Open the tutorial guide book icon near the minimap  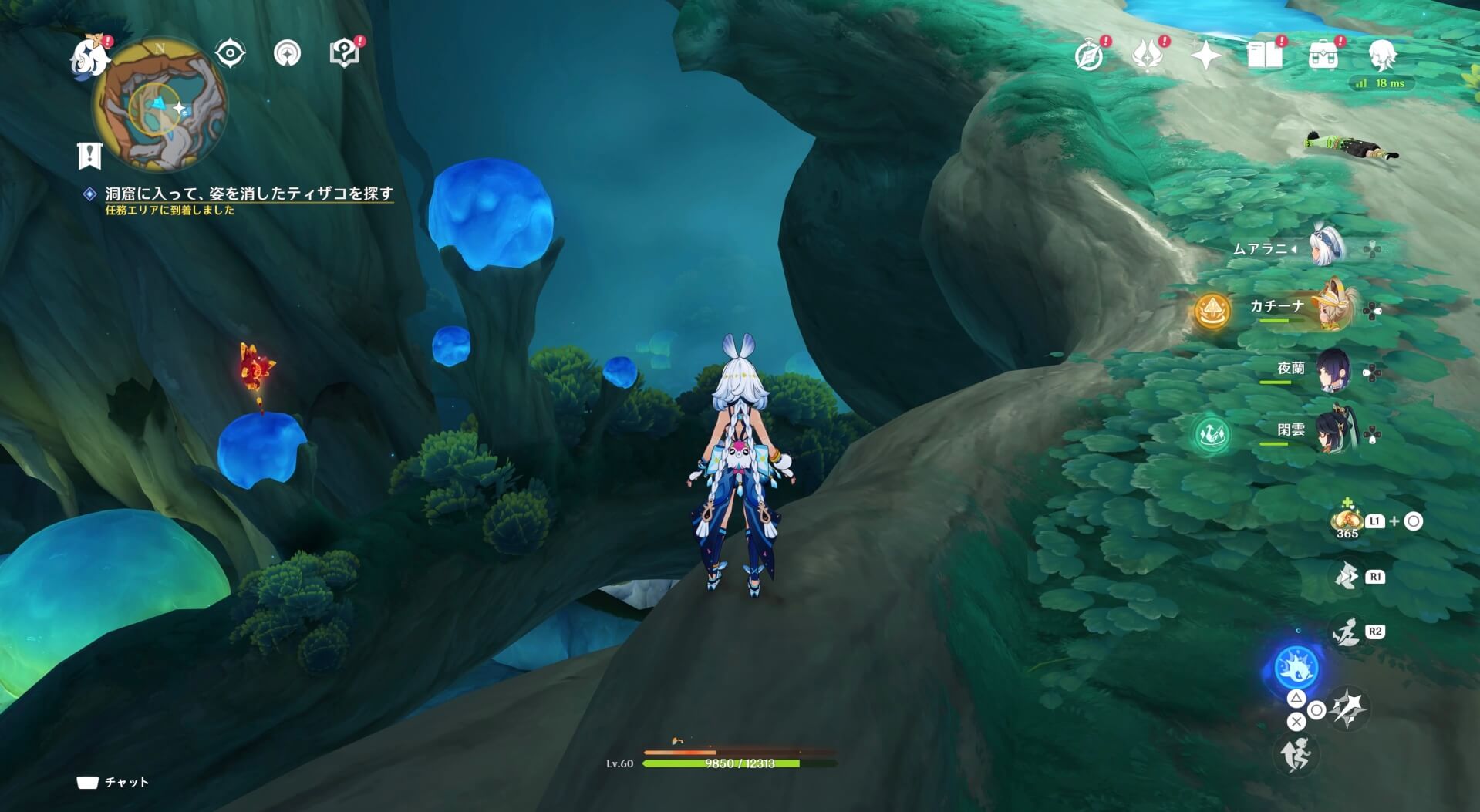click(344, 52)
